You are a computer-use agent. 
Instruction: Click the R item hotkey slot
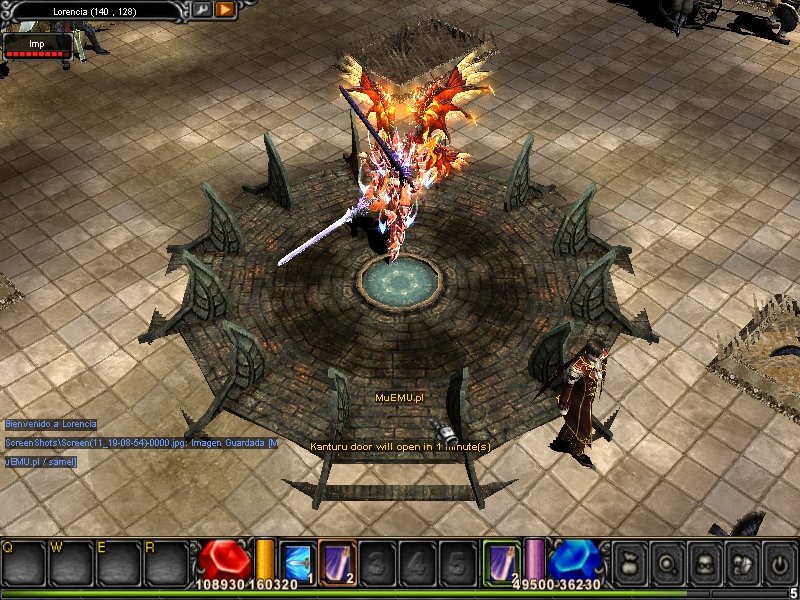167,562
